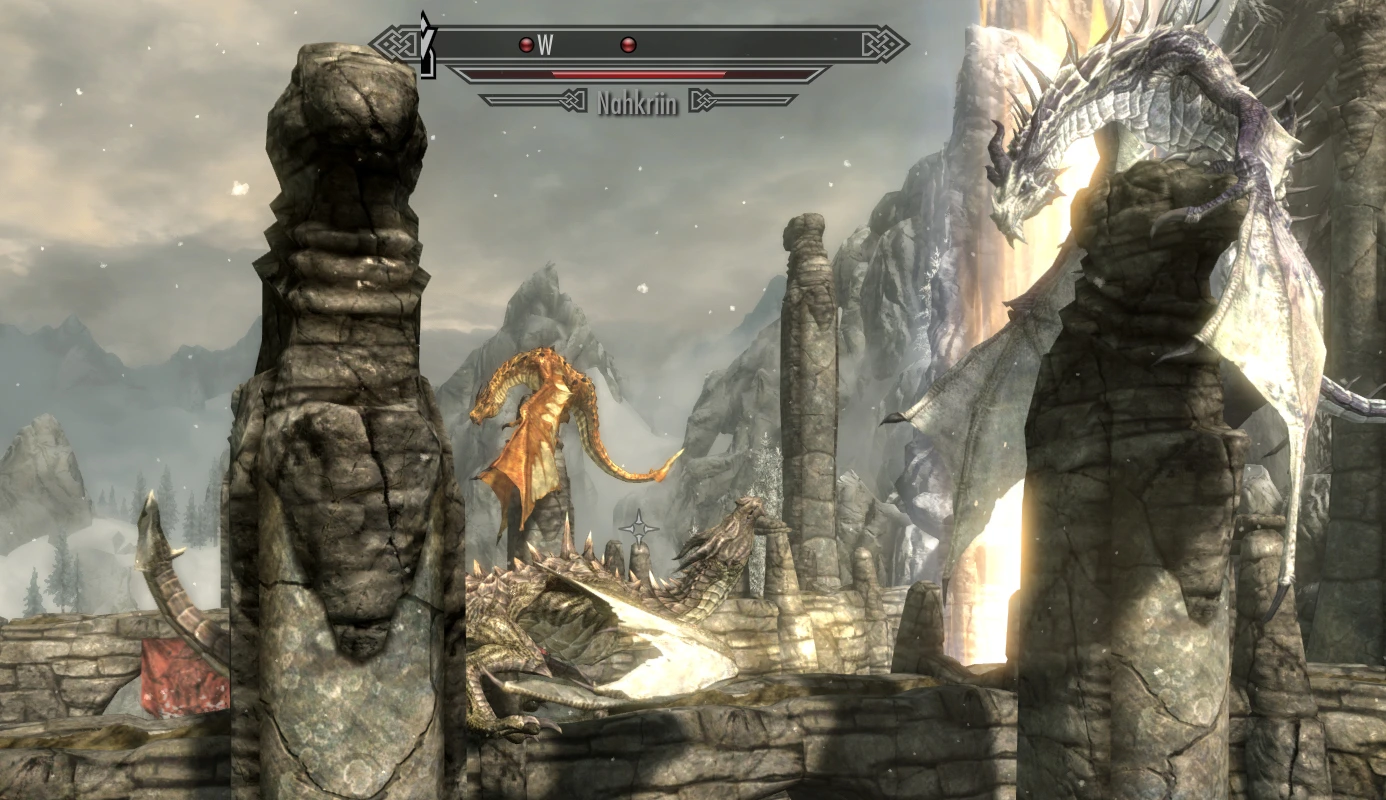
Task: Click the compass ribbon bar
Action: (x=700, y=45)
